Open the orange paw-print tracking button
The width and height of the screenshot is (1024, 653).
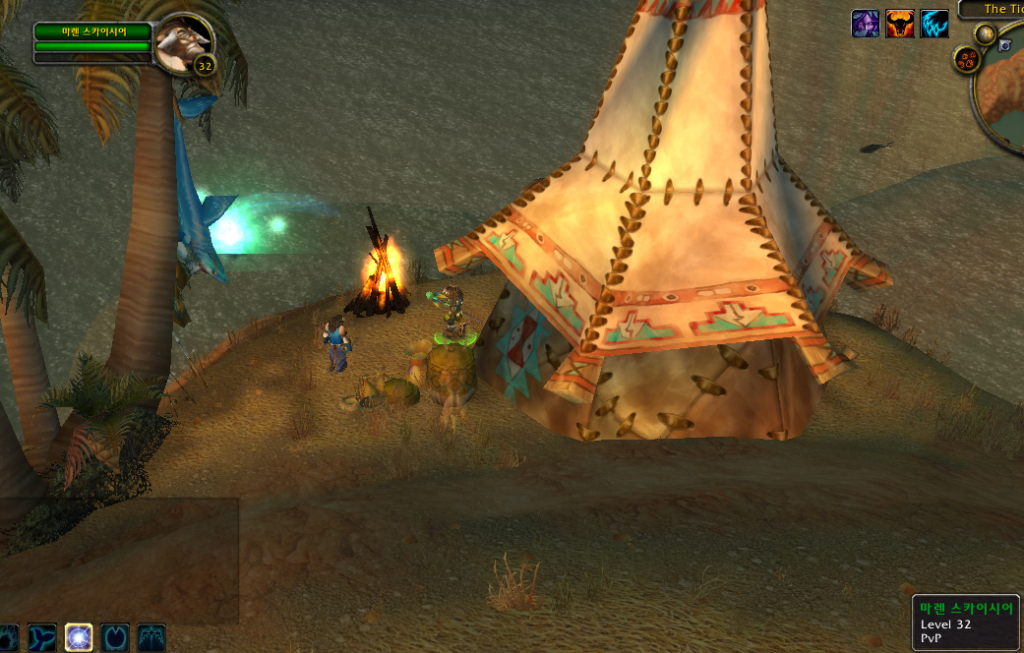pos(966,59)
